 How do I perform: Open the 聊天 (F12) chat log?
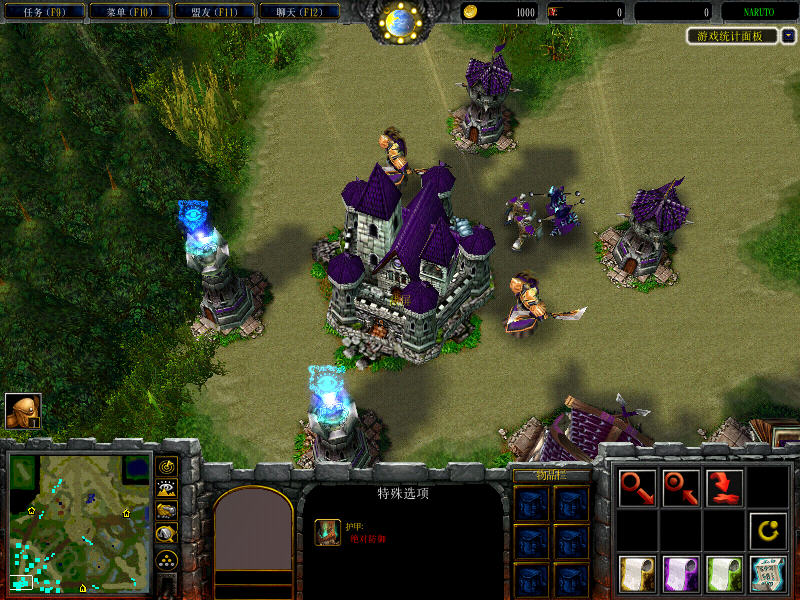(297, 12)
